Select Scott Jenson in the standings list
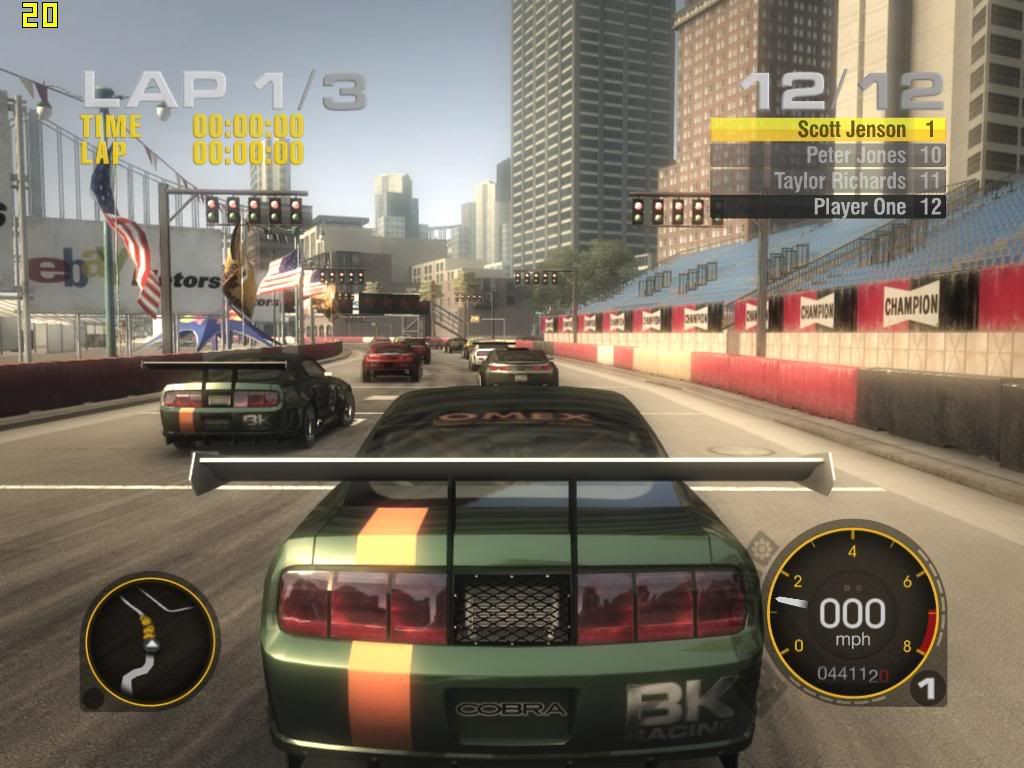Screen dimensions: 1024x768 click(x=828, y=129)
